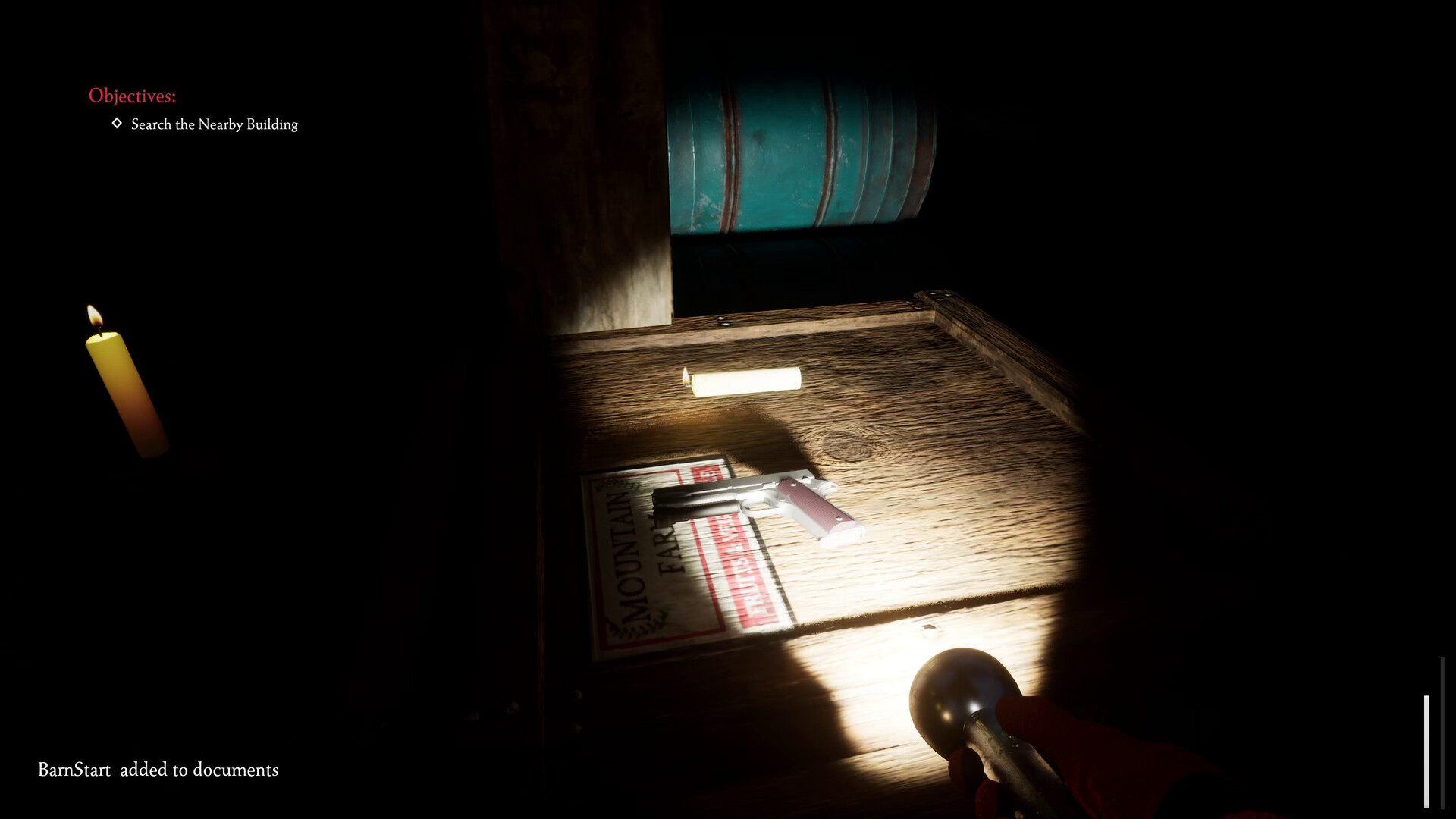Viewport: 1456px width, 819px height.
Task: Click the BarnStart added to documents notification
Action: (x=158, y=770)
